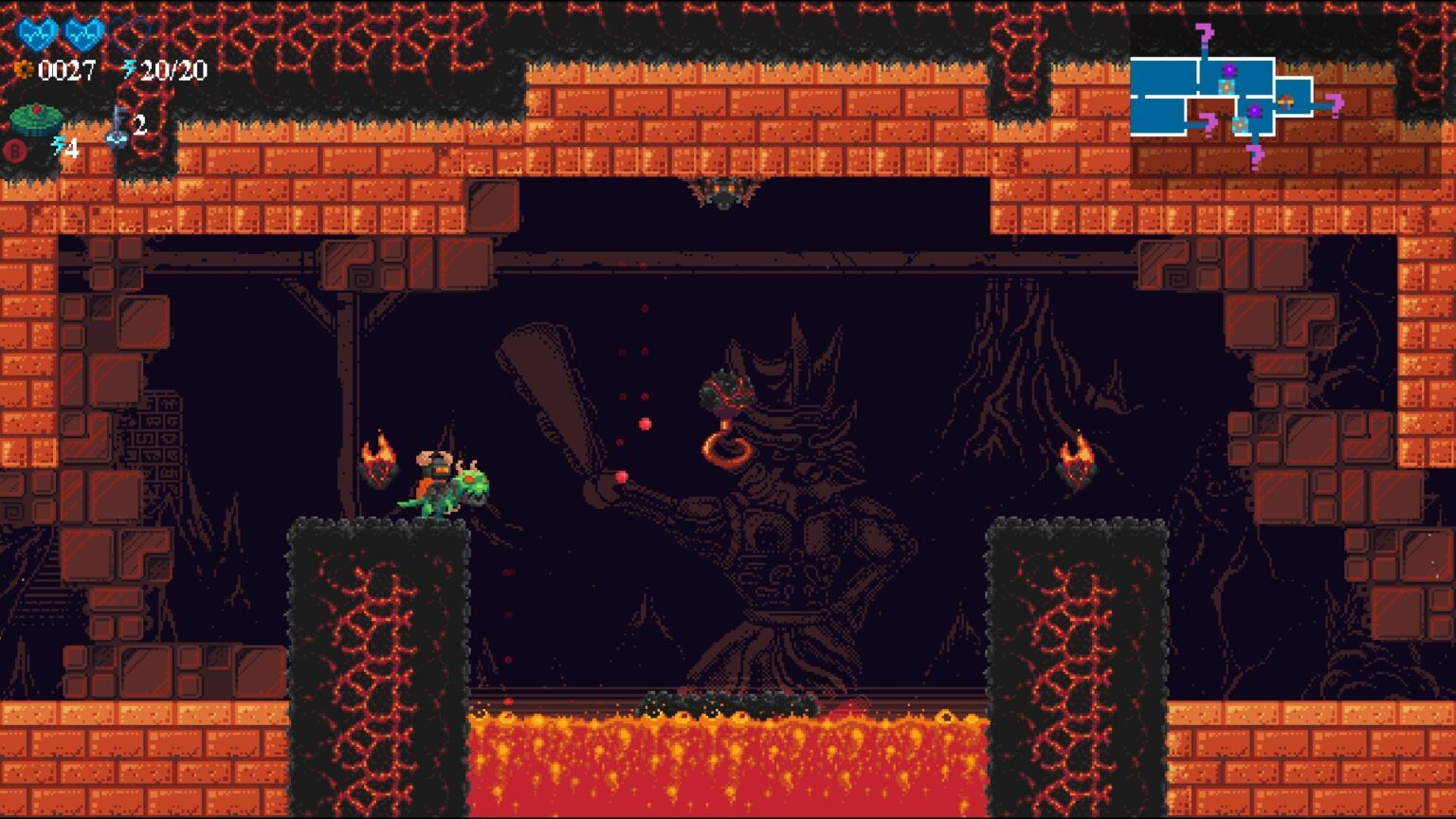The width and height of the screenshot is (1456, 819).
Task: Select the equipped green disc item icon
Action: coord(36,120)
